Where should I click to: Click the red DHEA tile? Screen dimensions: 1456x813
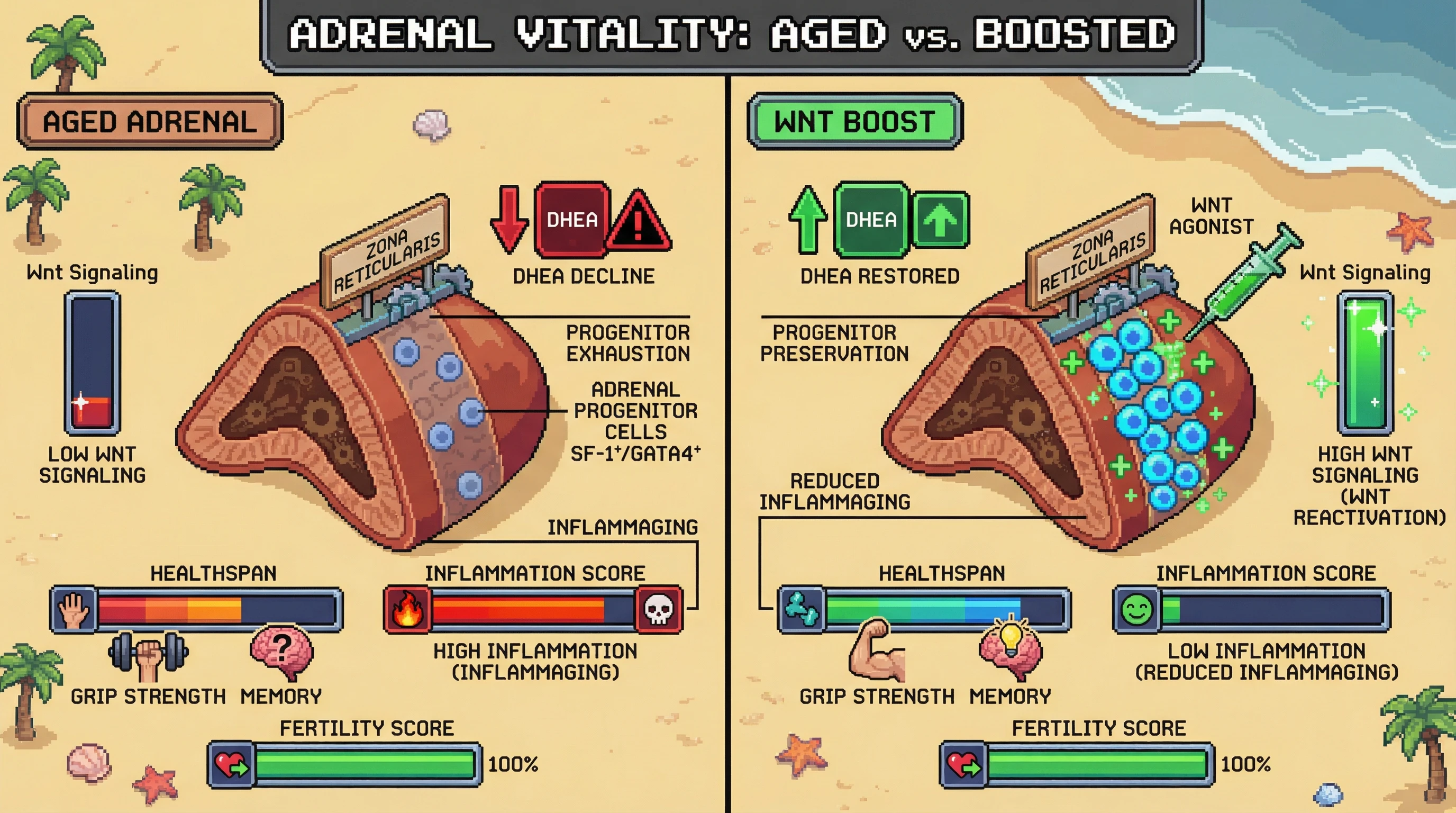(571, 219)
